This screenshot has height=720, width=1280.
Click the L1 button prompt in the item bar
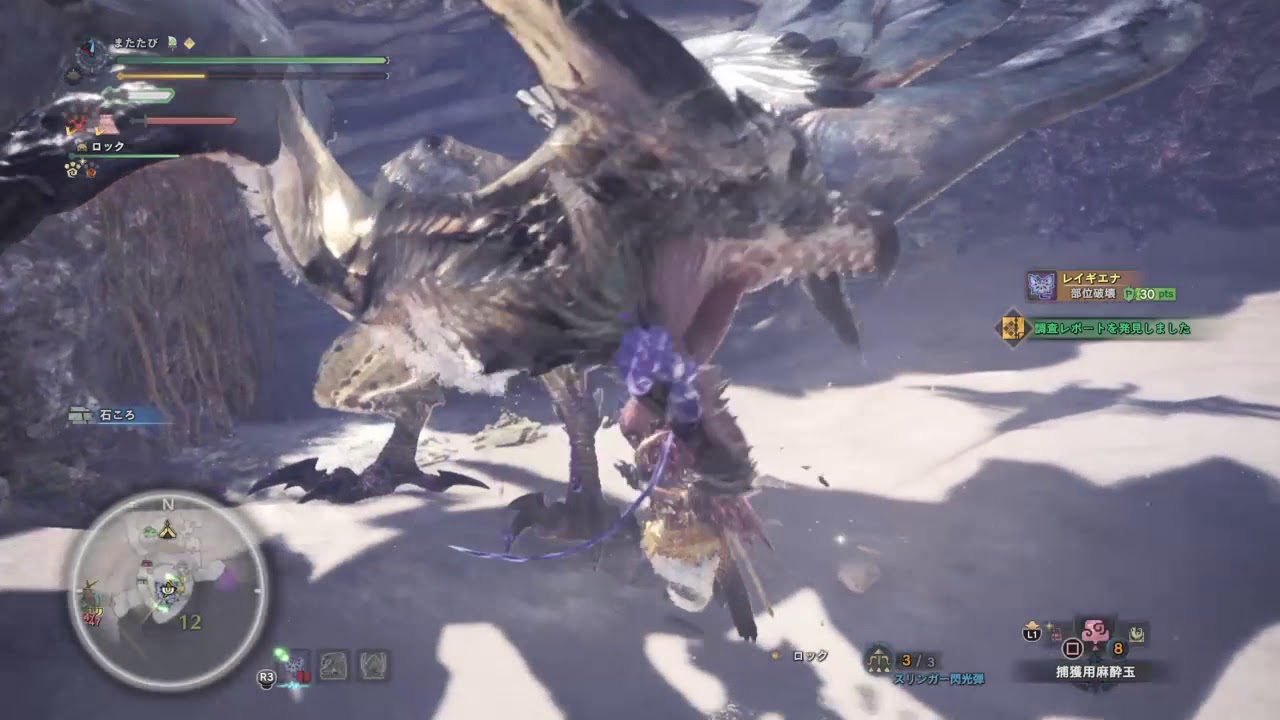pyautogui.click(x=1030, y=634)
